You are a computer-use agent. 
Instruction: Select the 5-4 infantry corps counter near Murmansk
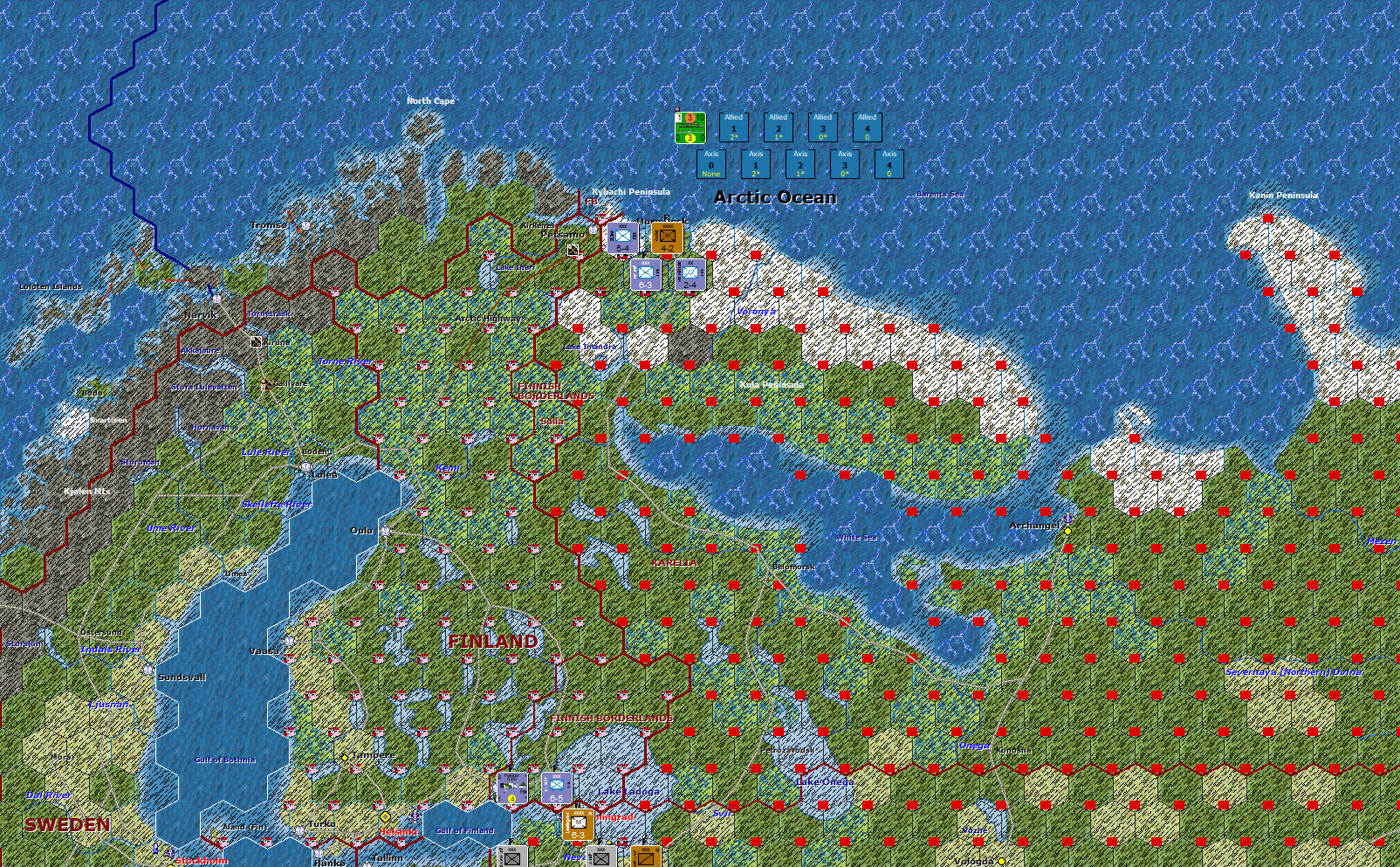pos(623,237)
